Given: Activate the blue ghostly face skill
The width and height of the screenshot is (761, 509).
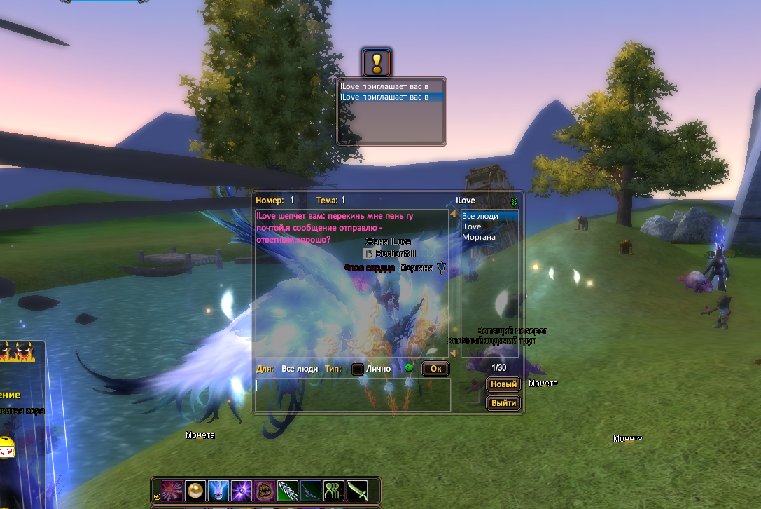Looking at the screenshot, I should tap(217, 491).
